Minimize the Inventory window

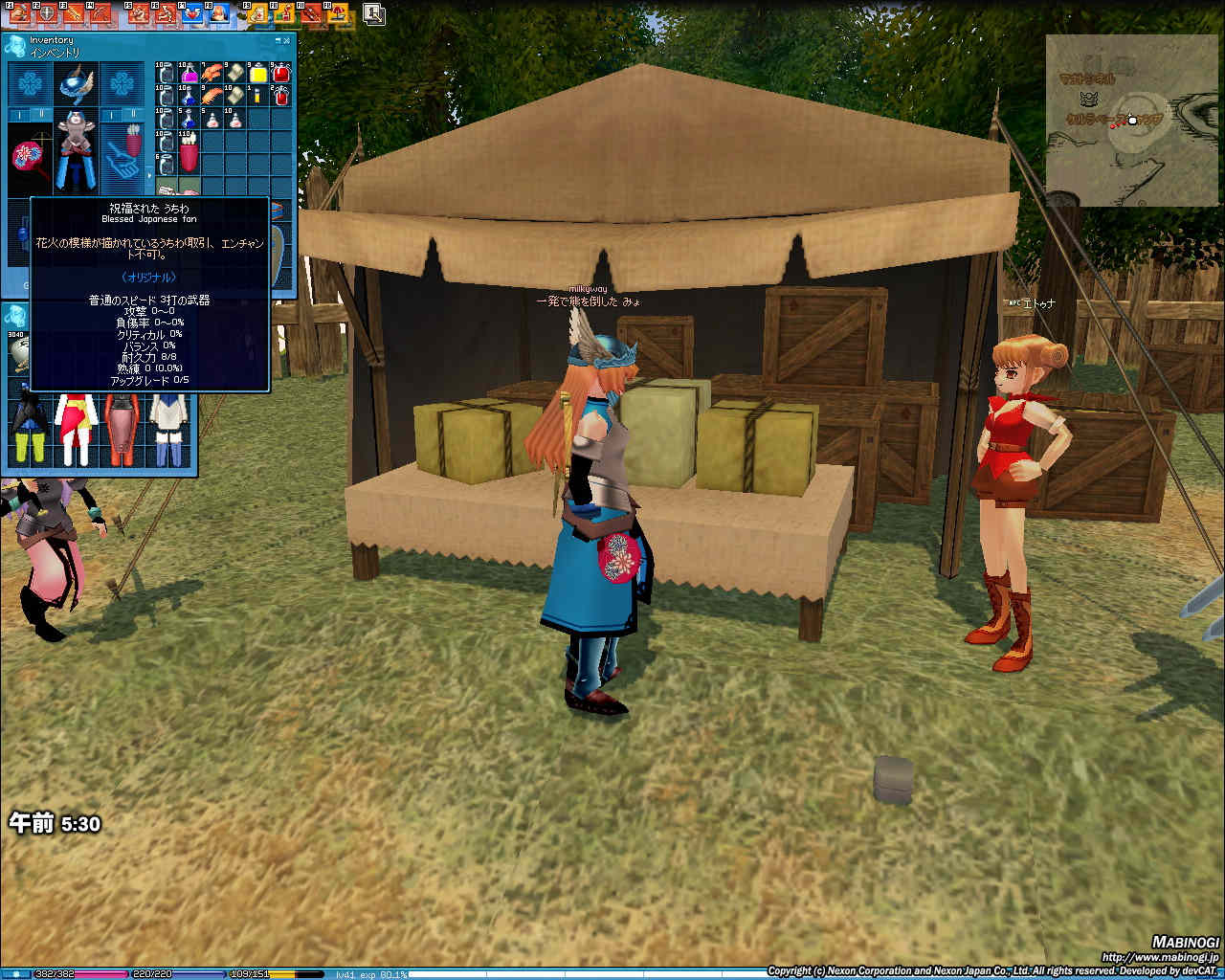click(x=279, y=41)
